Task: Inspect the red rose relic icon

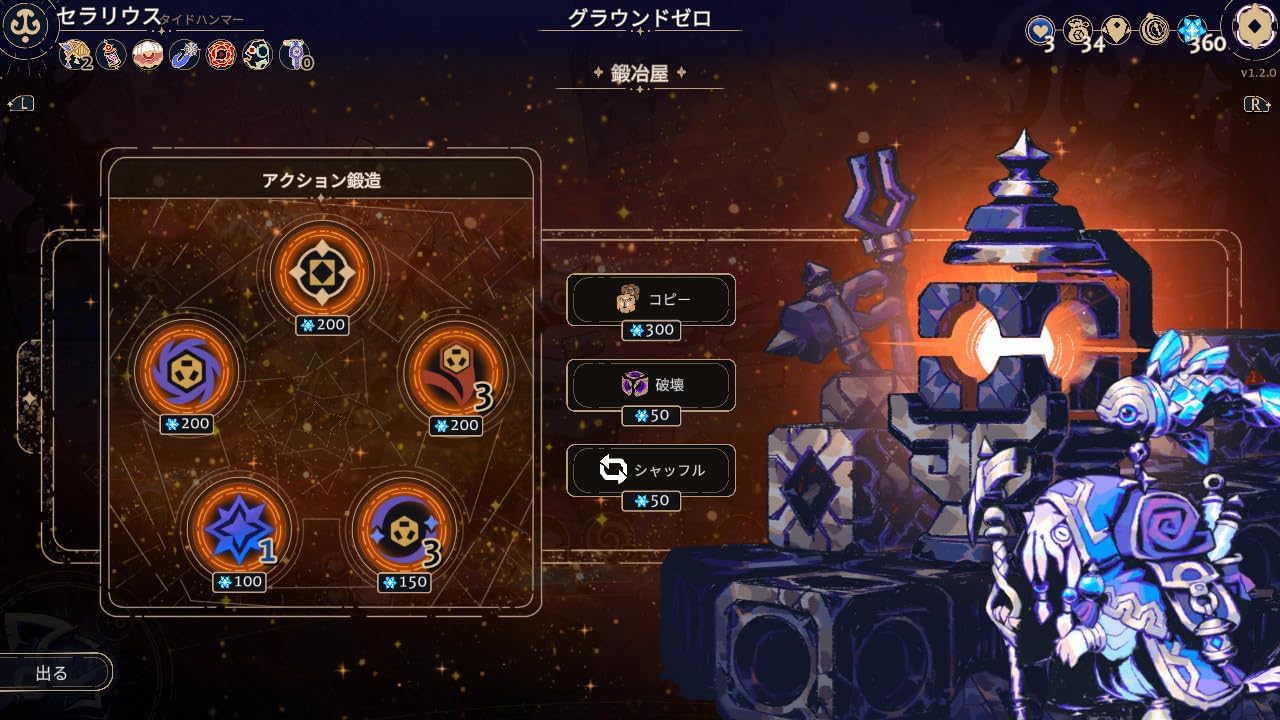Action: 220,54
